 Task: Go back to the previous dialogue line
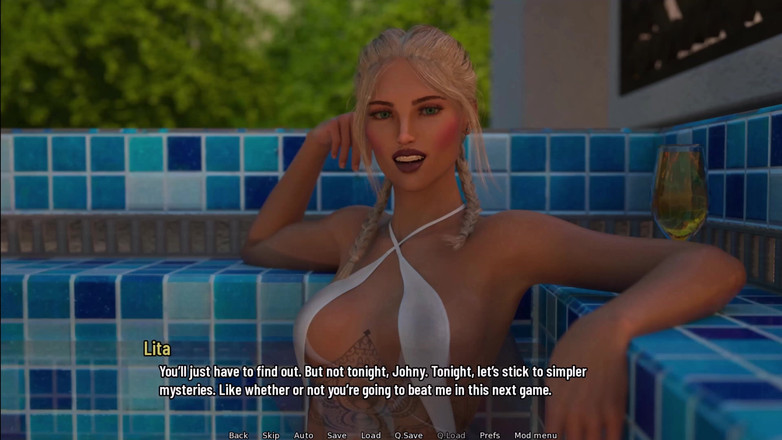(x=238, y=435)
